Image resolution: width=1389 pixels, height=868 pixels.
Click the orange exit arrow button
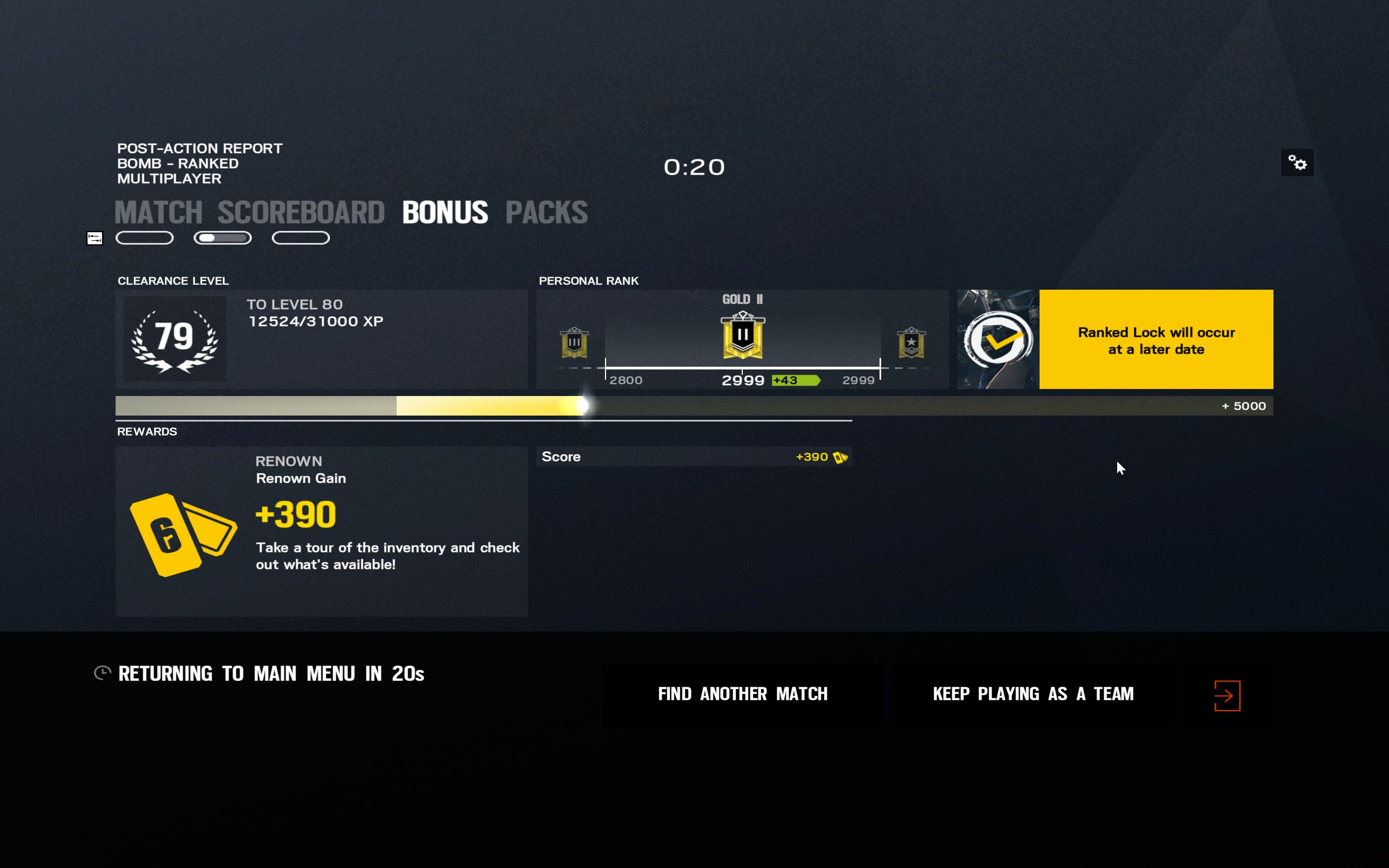(x=1227, y=696)
